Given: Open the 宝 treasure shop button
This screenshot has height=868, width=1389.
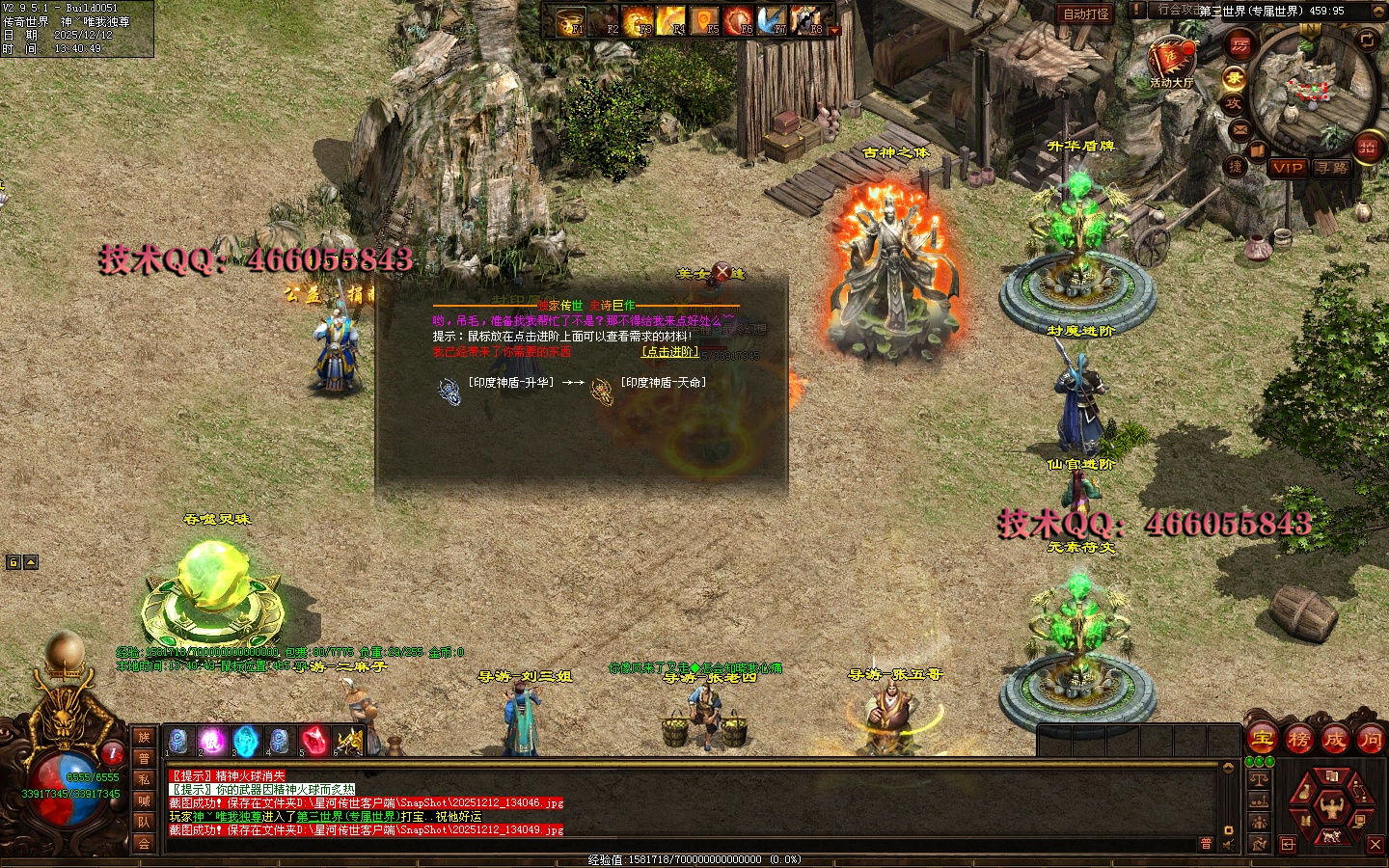Looking at the screenshot, I should point(1262,740).
